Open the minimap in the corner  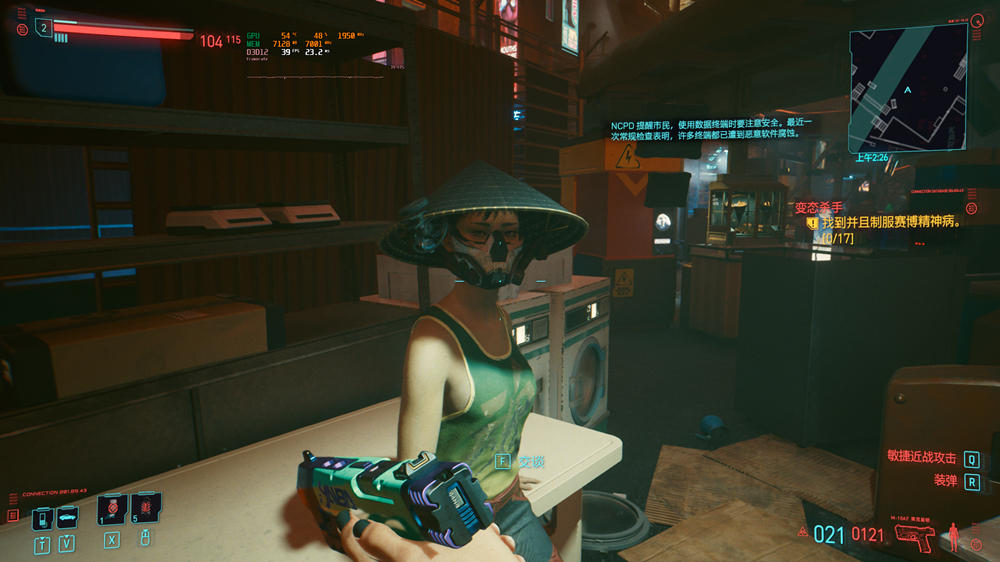[x=908, y=88]
